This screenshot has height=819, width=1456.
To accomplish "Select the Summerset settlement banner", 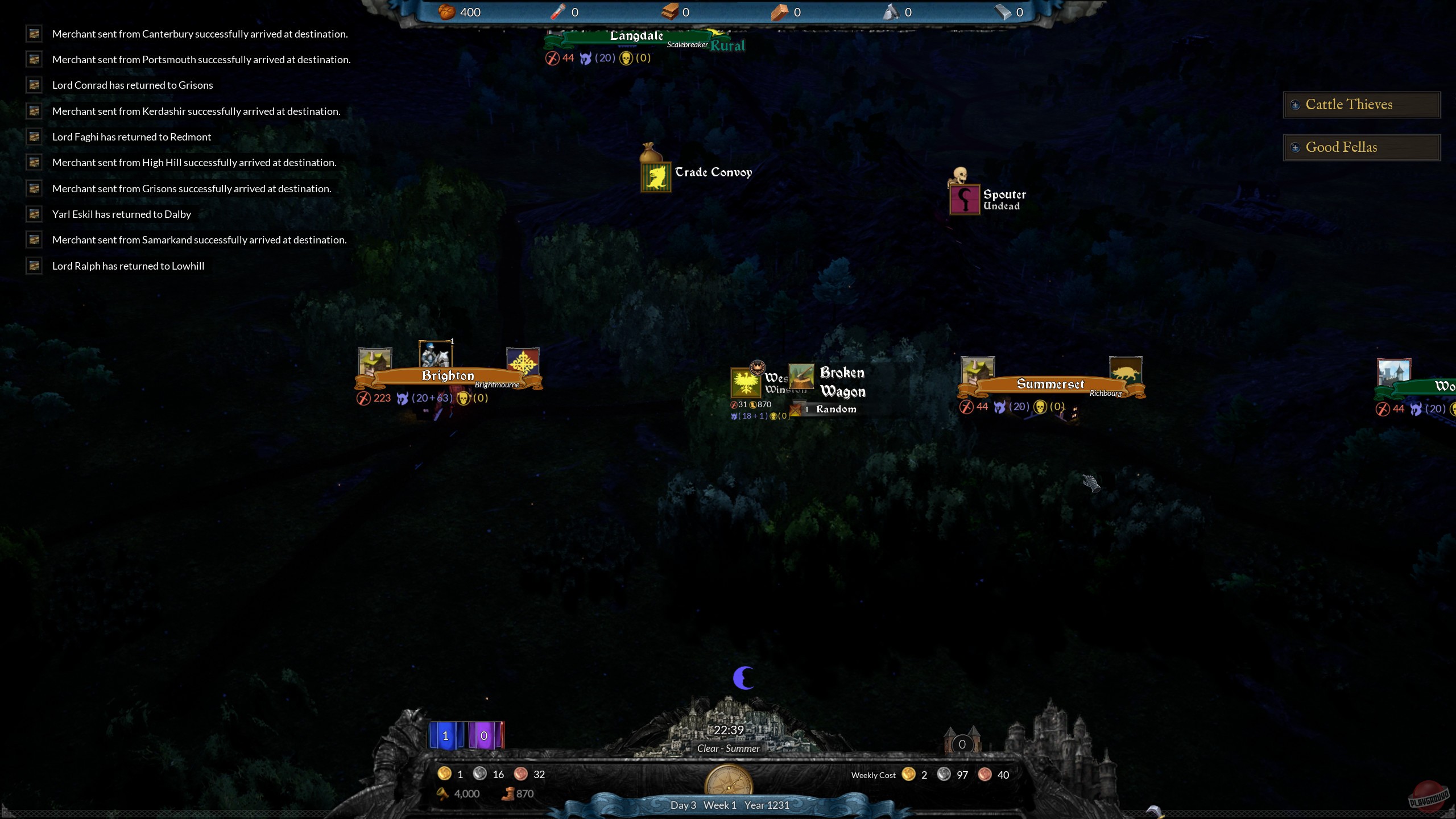I will coord(1050,383).
